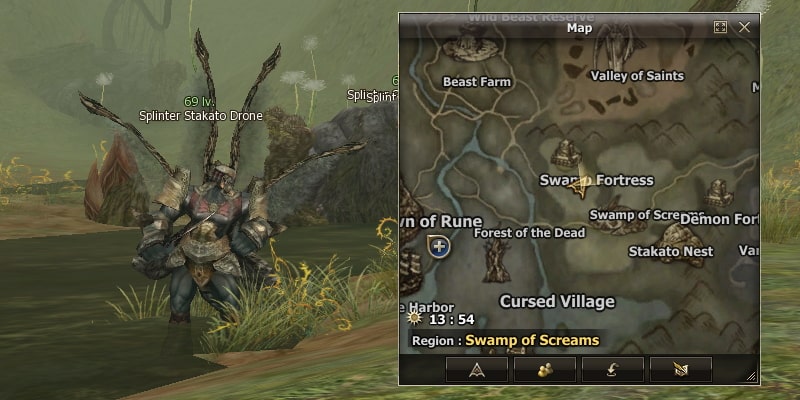Click the winged scroll map button
The height and width of the screenshot is (400, 800).
click(x=680, y=369)
